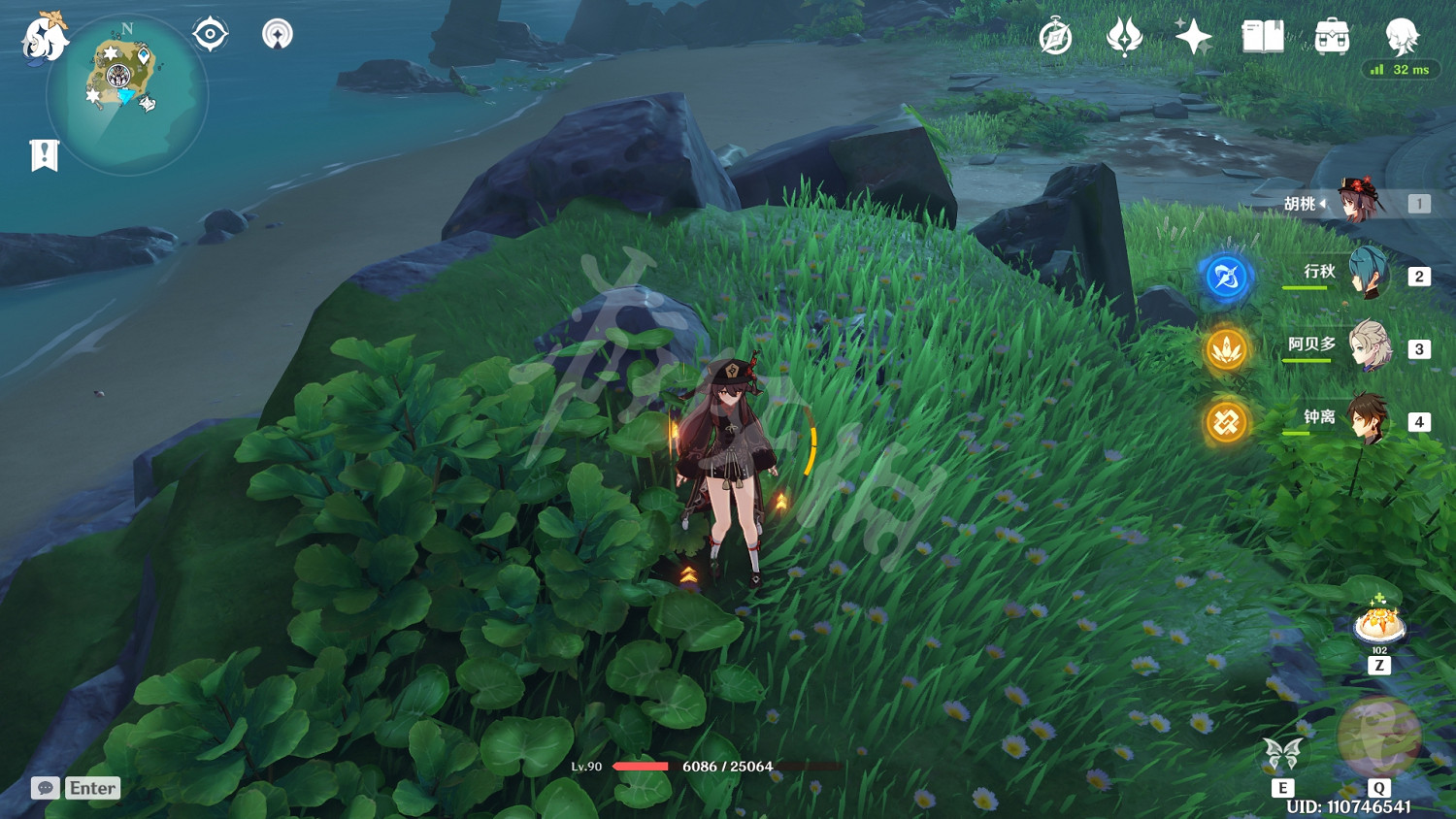Image resolution: width=1456 pixels, height=819 pixels.
Task: Select active character 胡桃
Action: (x=1361, y=202)
